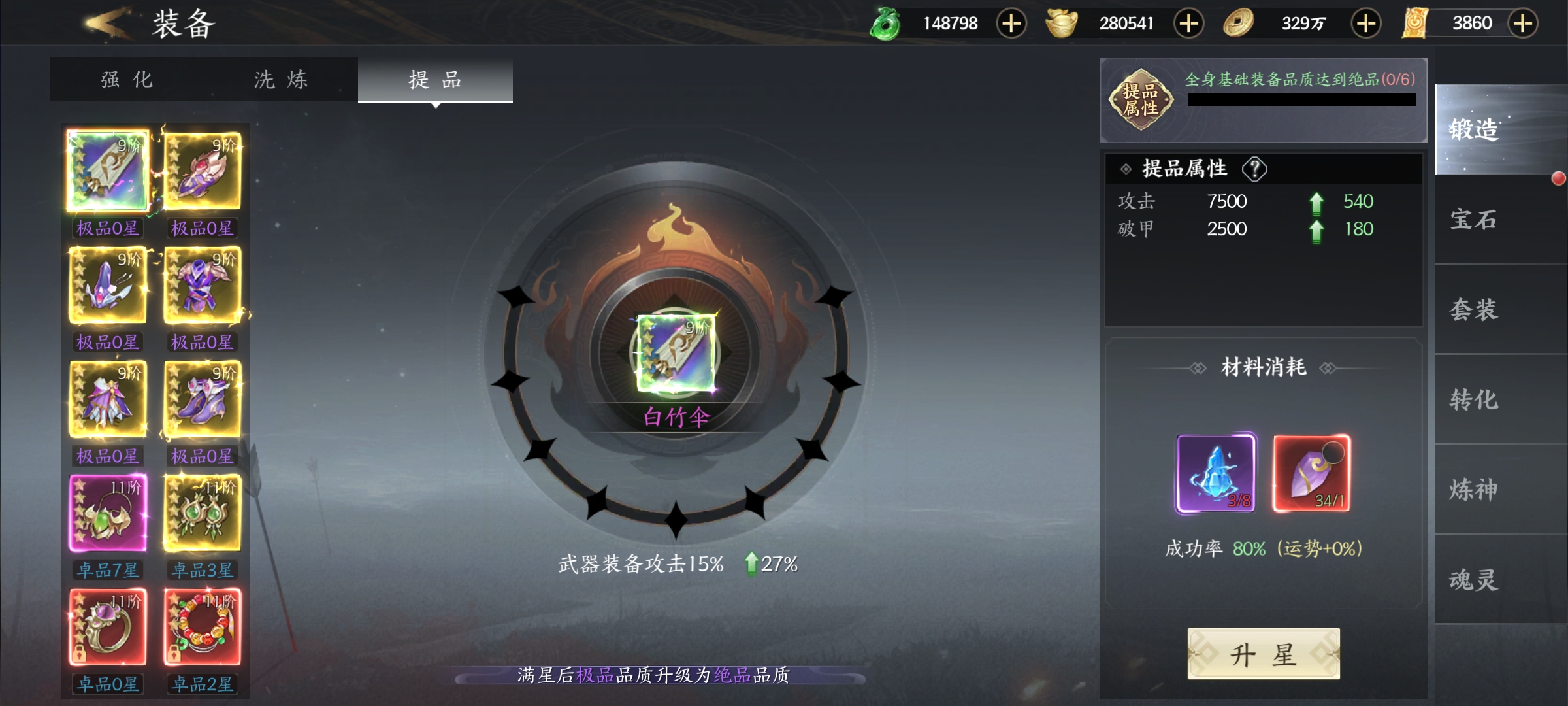The image size is (1568, 706).
Task: Click the 升星 button
Action: tap(1263, 654)
